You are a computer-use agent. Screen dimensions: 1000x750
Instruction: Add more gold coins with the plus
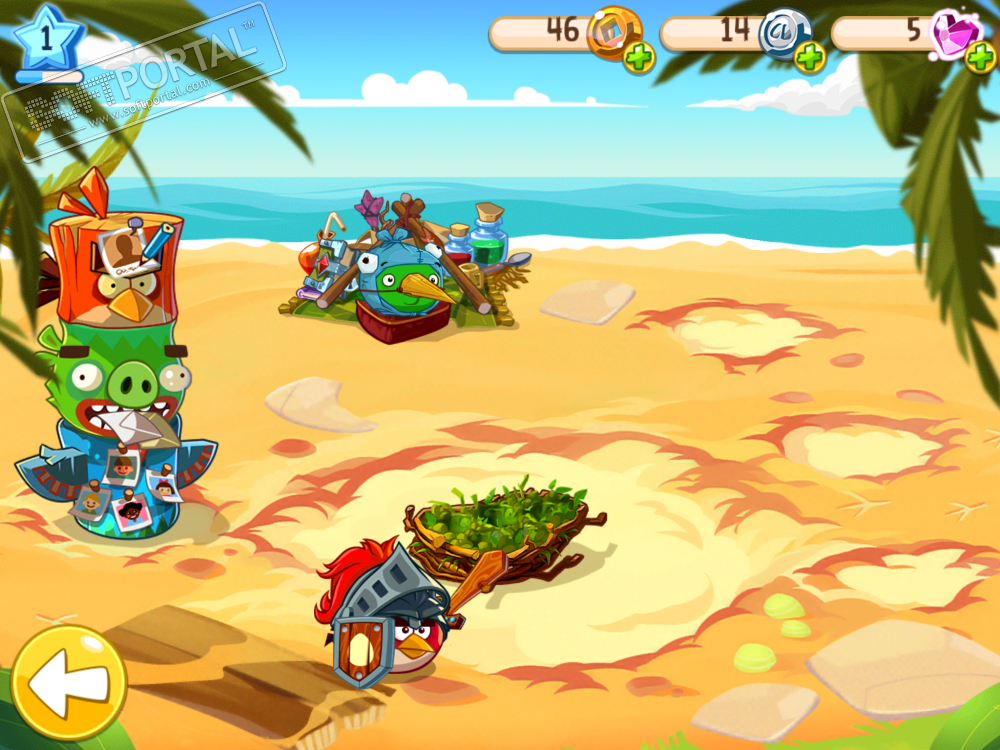(x=639, y=58)
